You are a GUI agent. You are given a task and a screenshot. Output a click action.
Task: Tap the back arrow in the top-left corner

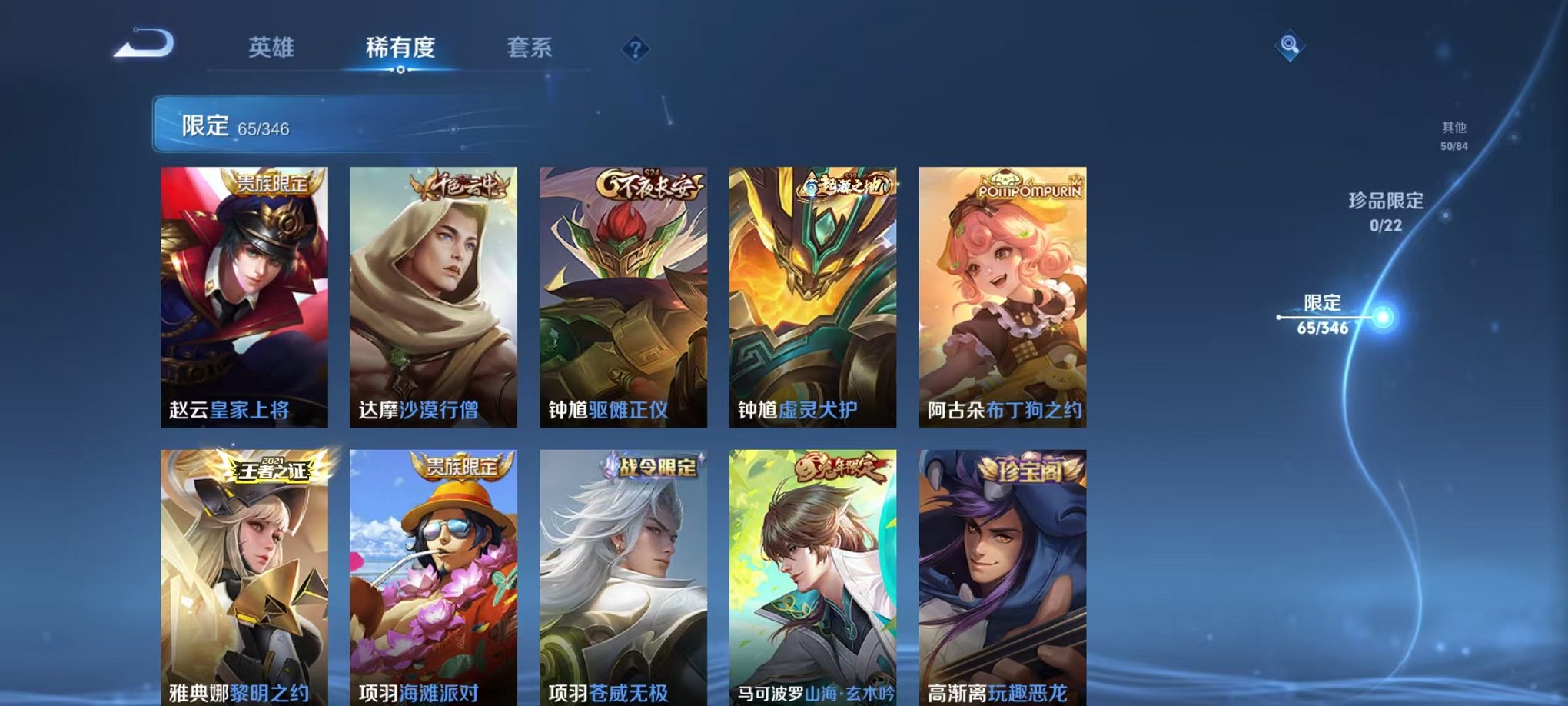click(142, 44)
